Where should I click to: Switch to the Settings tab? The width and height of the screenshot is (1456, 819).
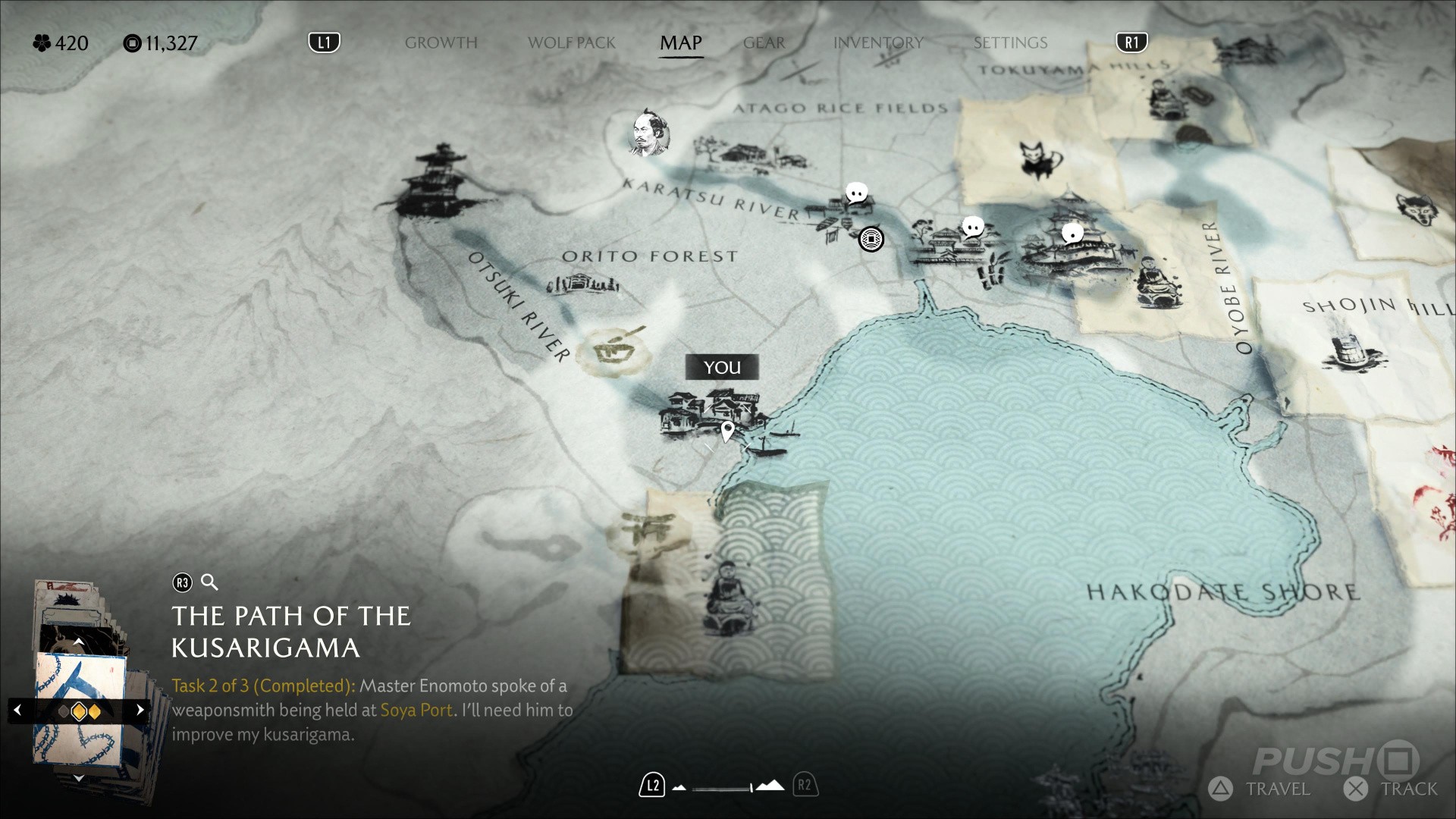point(1010,43)
